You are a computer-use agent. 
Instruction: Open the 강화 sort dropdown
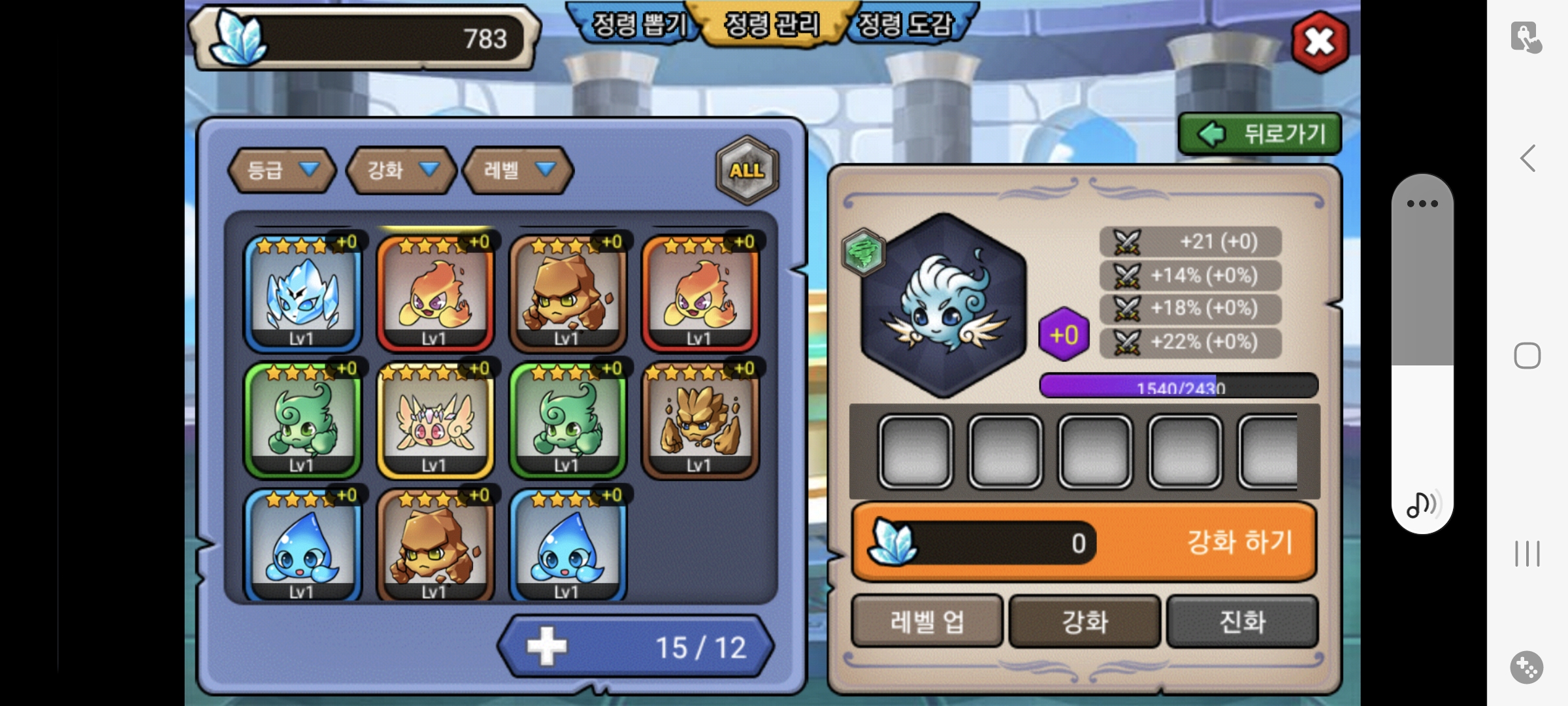point(400,171)
